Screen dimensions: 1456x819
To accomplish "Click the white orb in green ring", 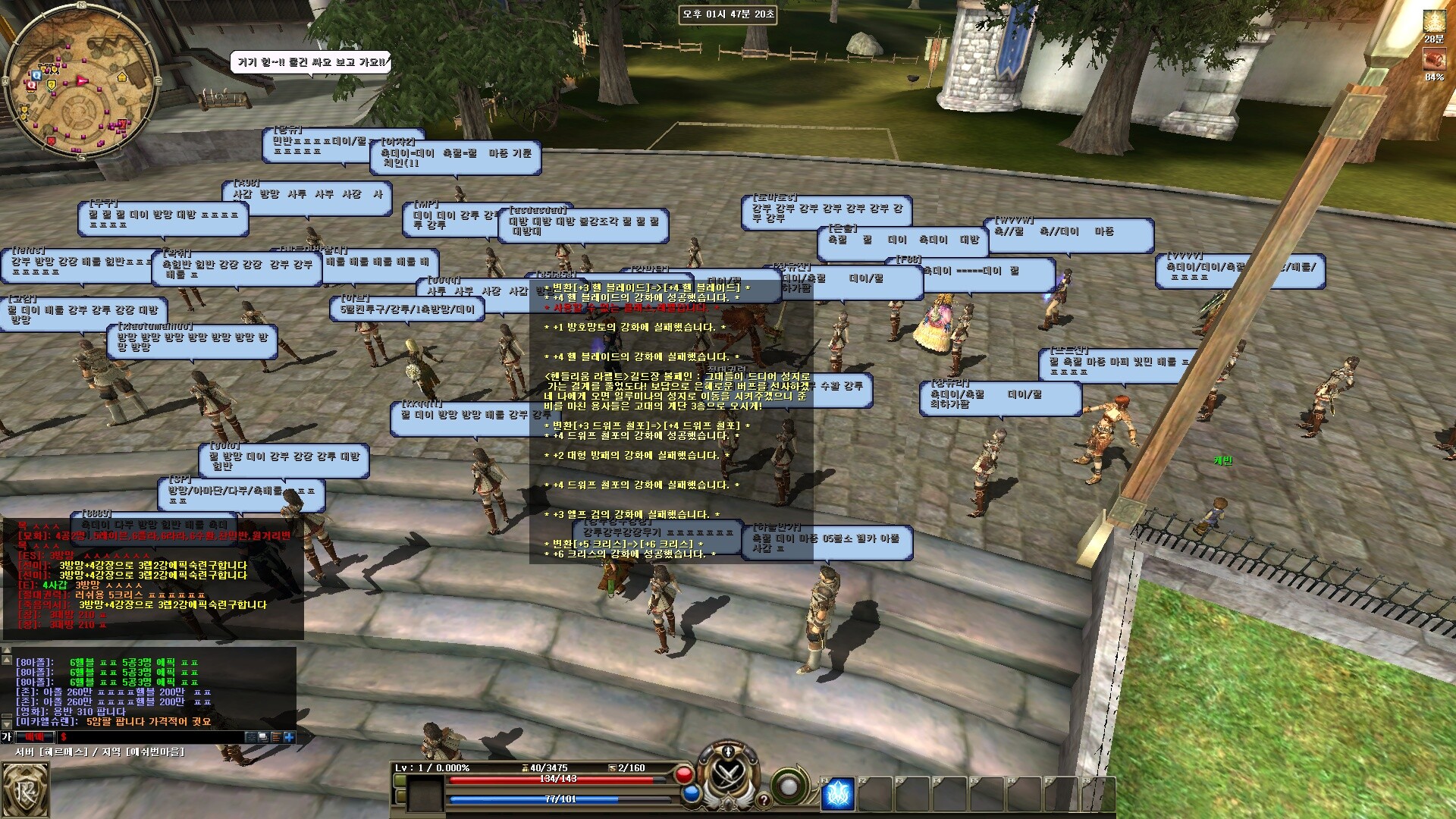I will click(x=789, y=786).
